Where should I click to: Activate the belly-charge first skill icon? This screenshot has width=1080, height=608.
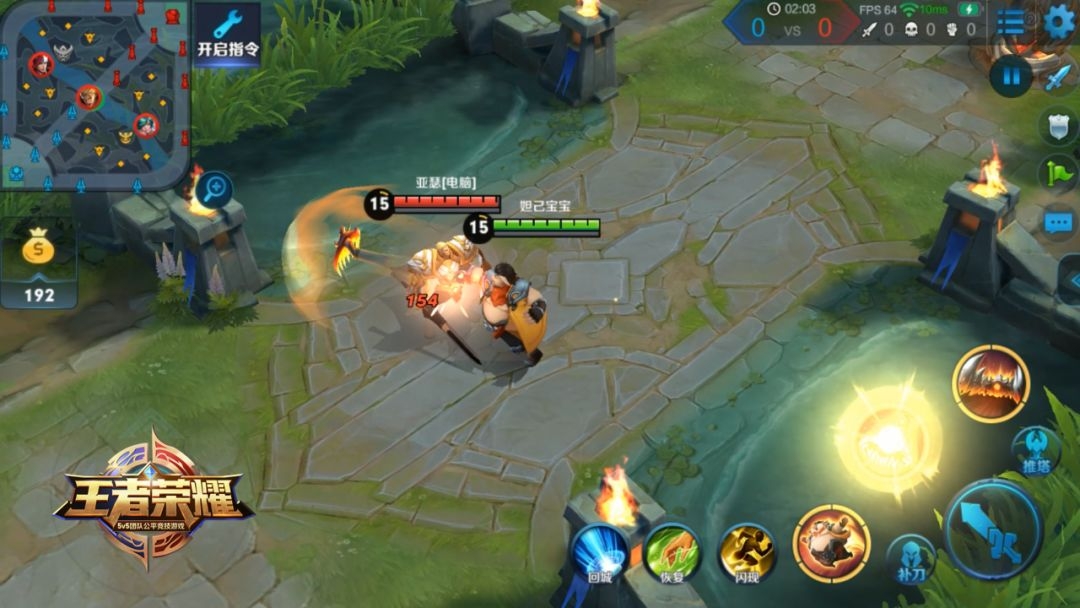pos(831,543)
